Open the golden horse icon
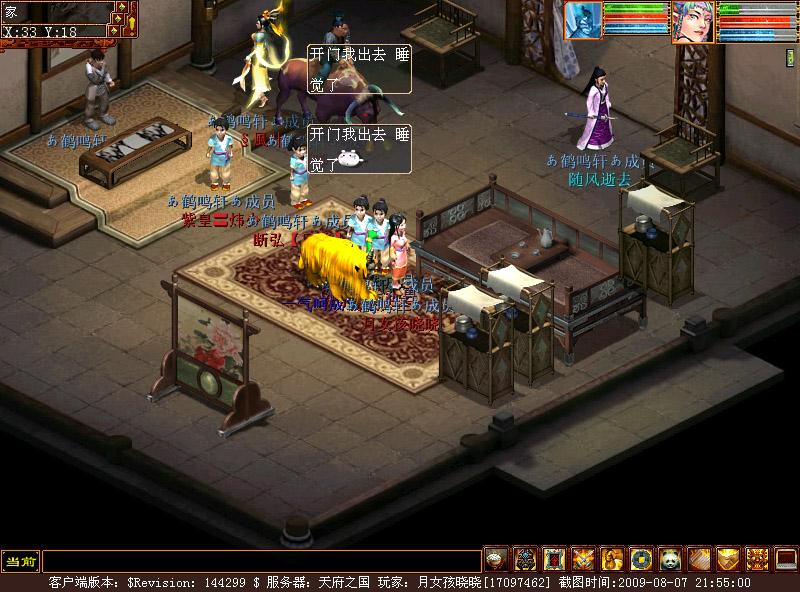The image size is (800, 592). click(612, 559)
